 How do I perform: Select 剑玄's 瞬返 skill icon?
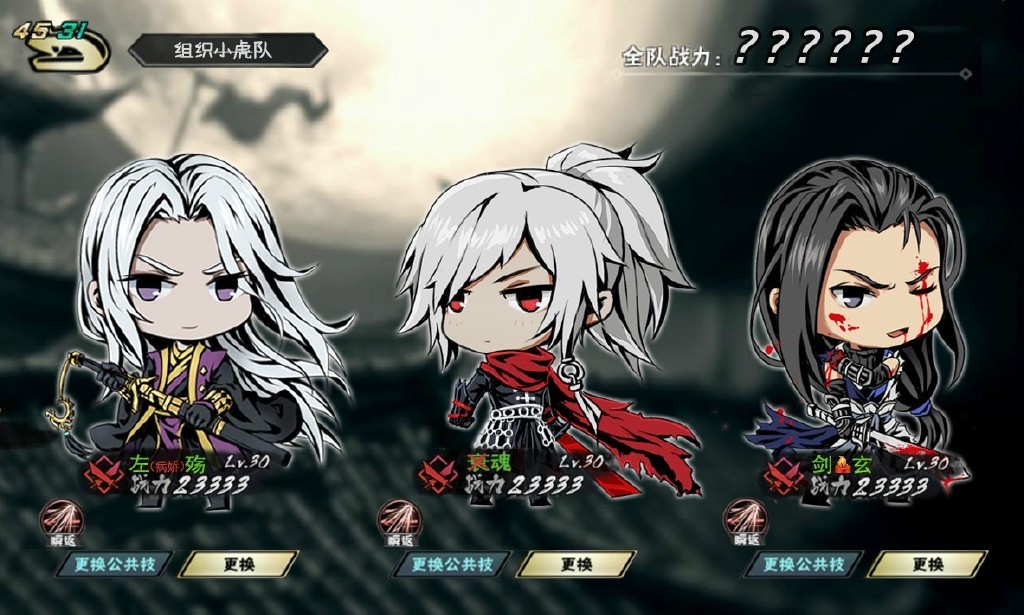[x=746, y=520]
